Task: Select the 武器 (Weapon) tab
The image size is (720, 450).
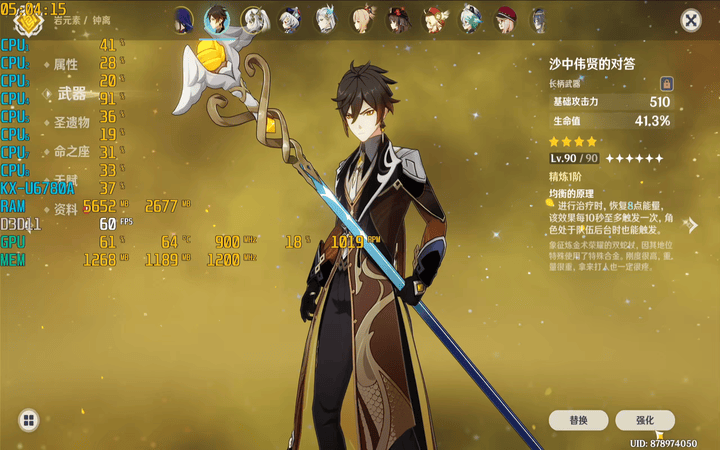Action: 72,94
